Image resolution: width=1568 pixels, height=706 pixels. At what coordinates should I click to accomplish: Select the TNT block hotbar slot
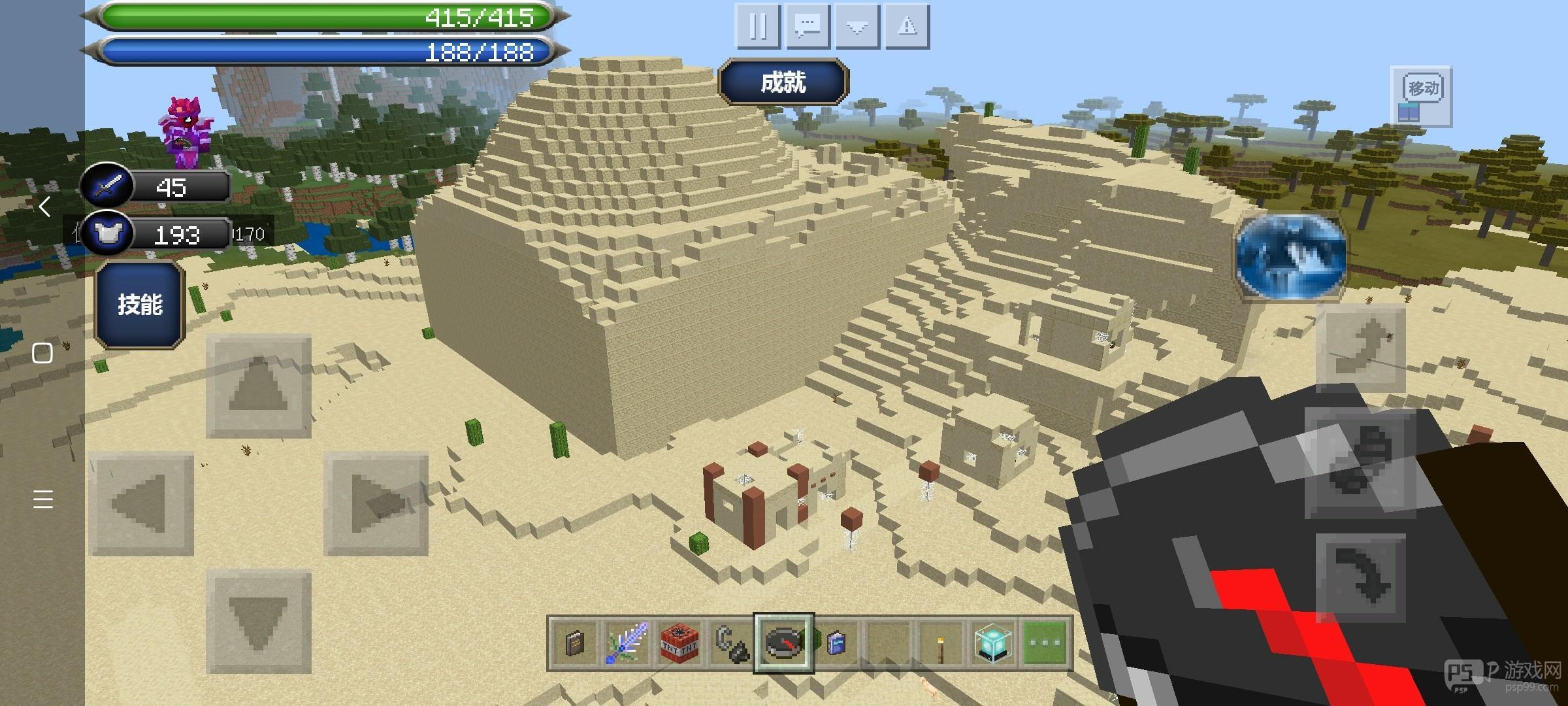tap(679, 643)
